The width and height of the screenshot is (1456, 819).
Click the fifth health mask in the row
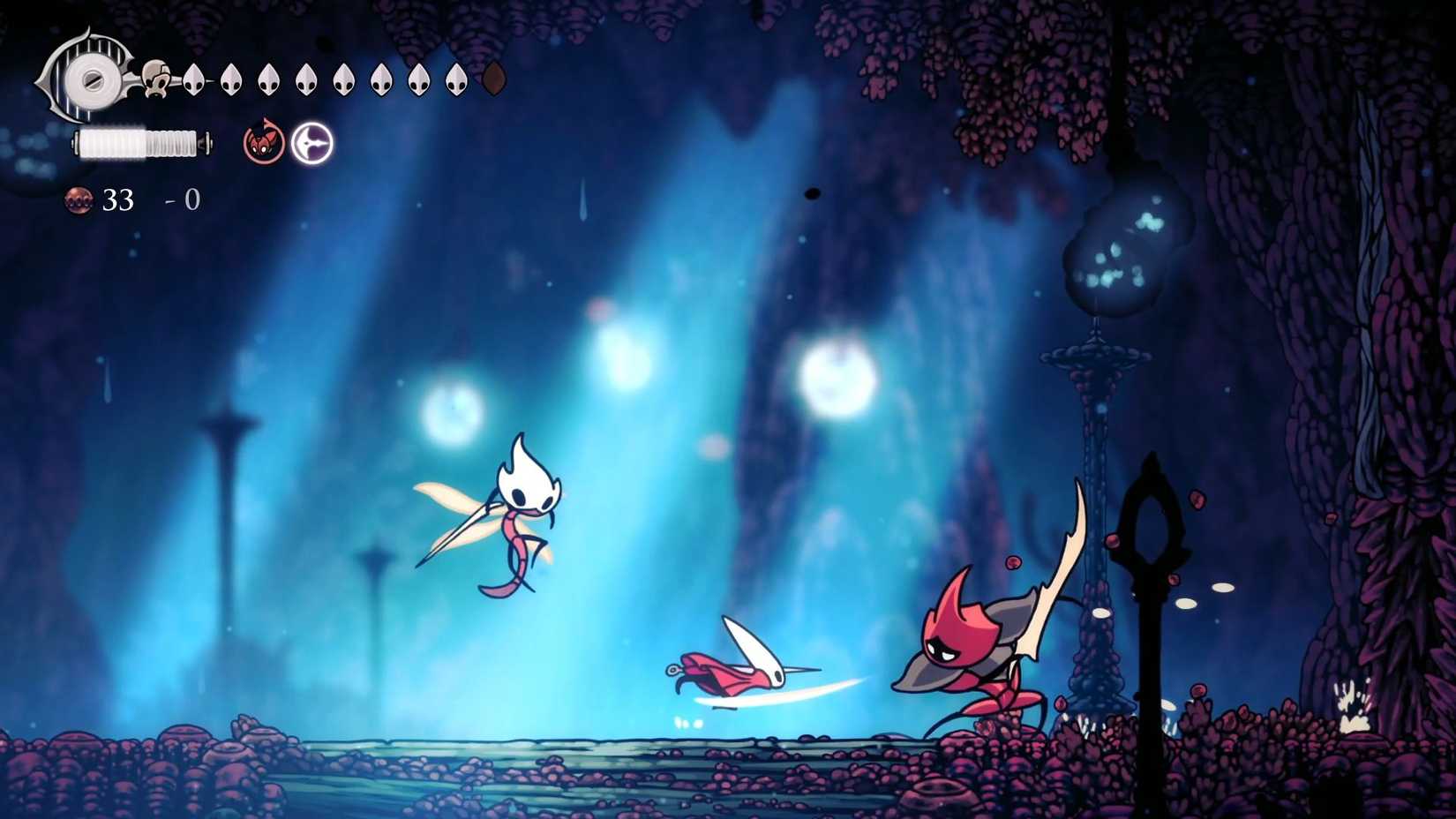pos(344,80)
